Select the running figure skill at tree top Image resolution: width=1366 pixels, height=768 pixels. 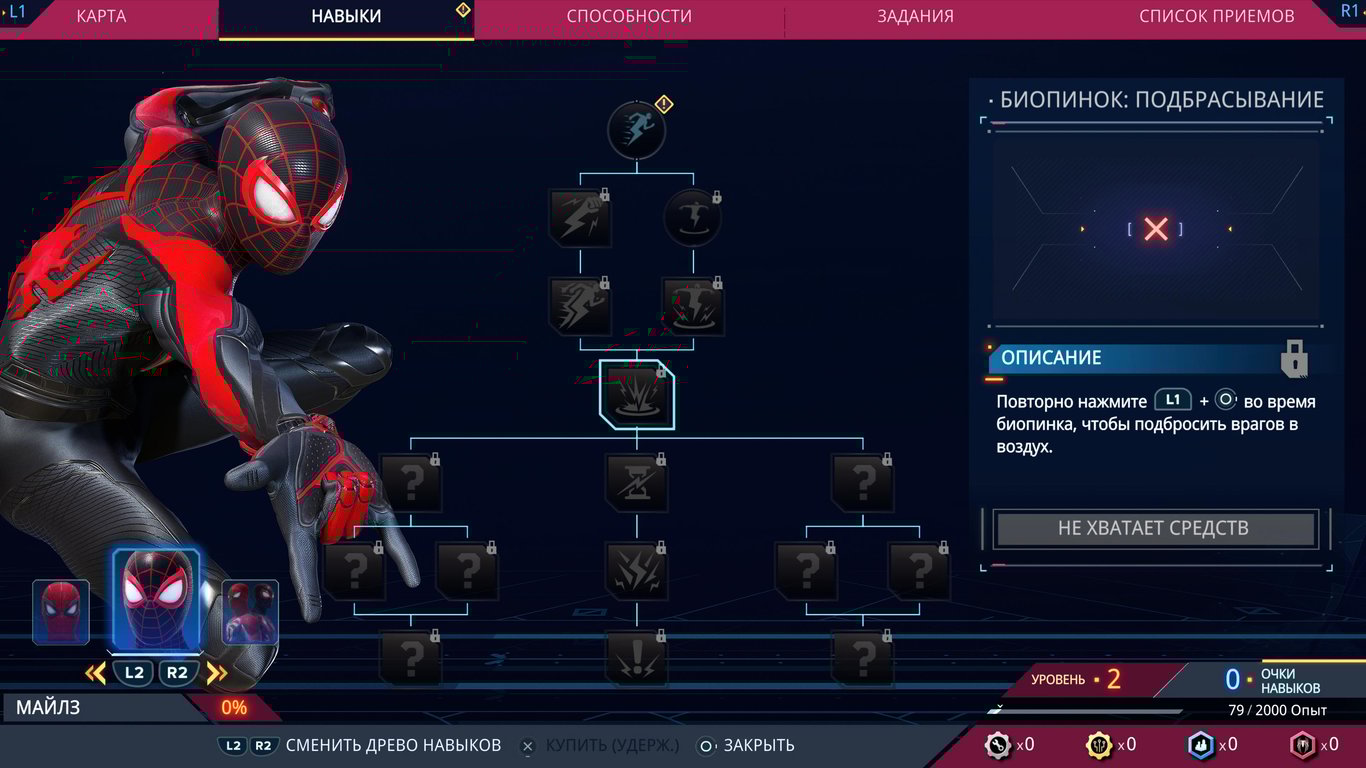636,131
